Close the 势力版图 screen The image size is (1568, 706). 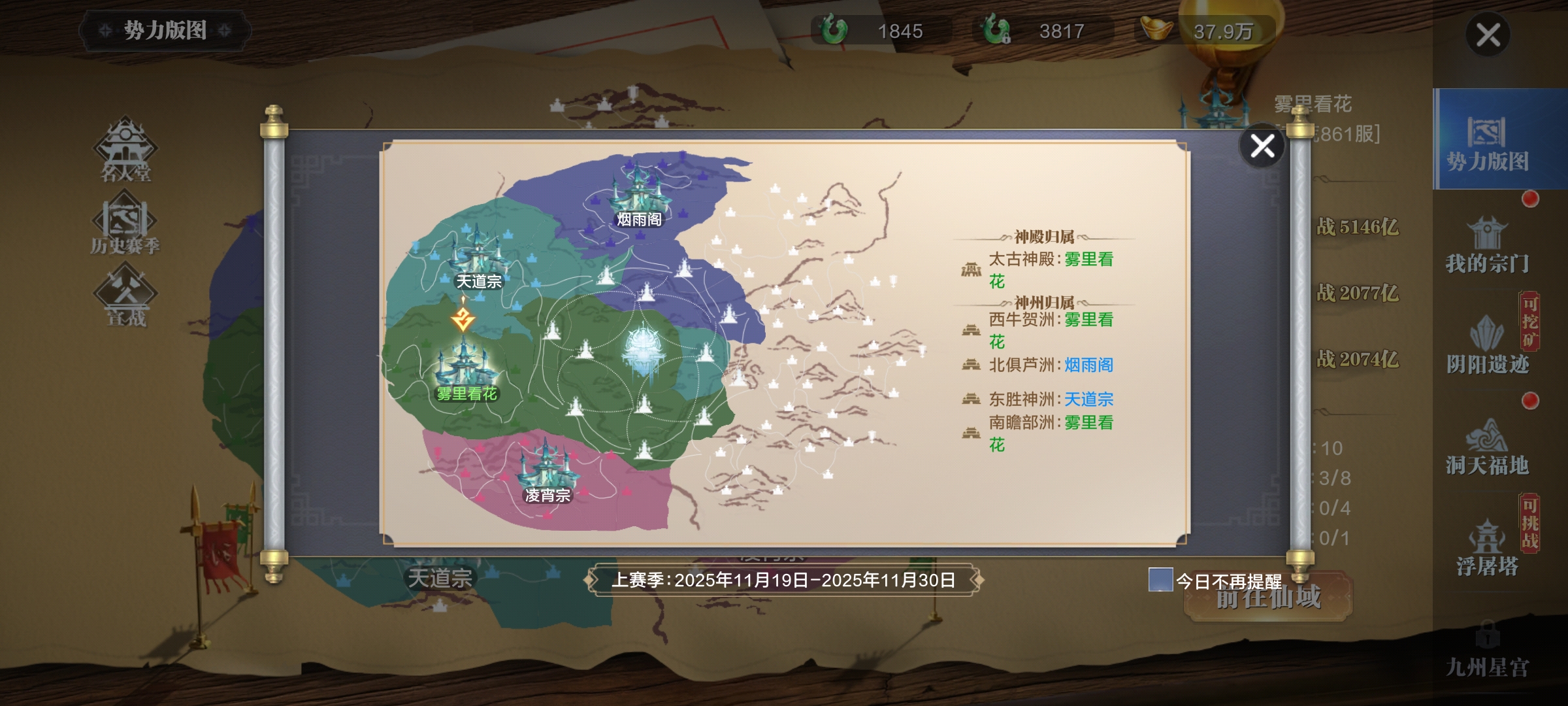1488,35
